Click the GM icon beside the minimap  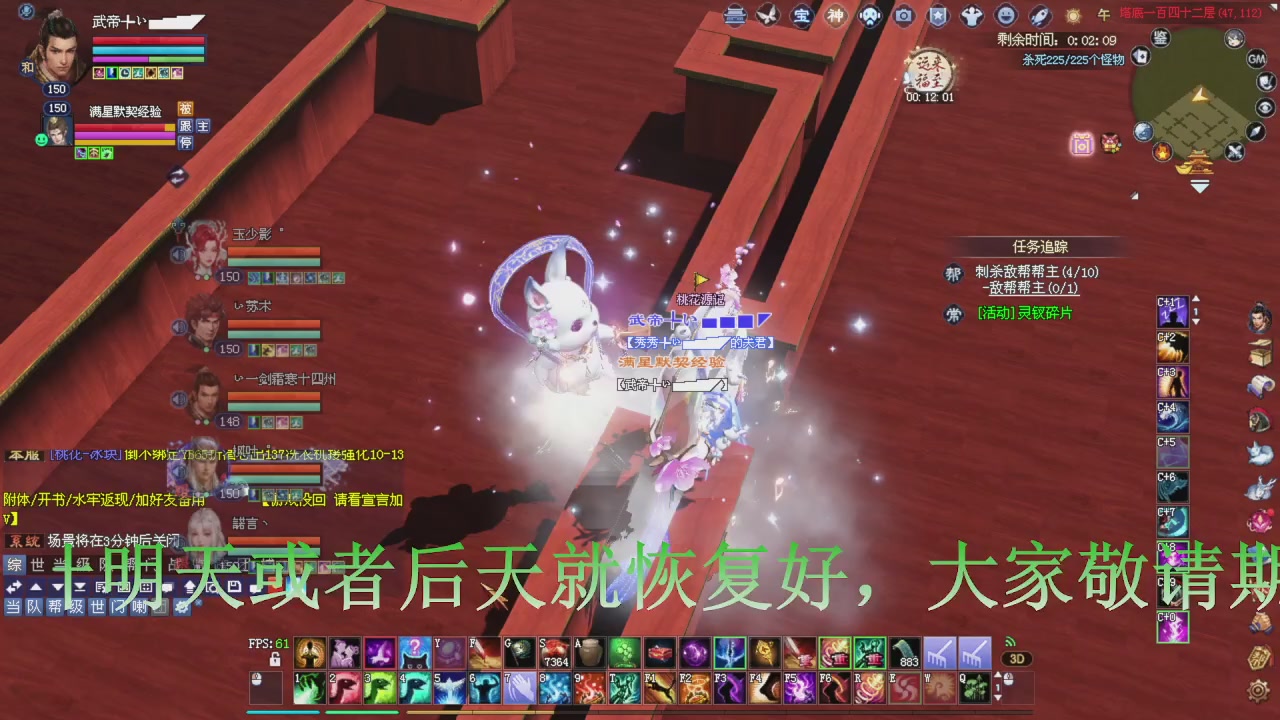pyautogui.click(x=1257, y=57)
